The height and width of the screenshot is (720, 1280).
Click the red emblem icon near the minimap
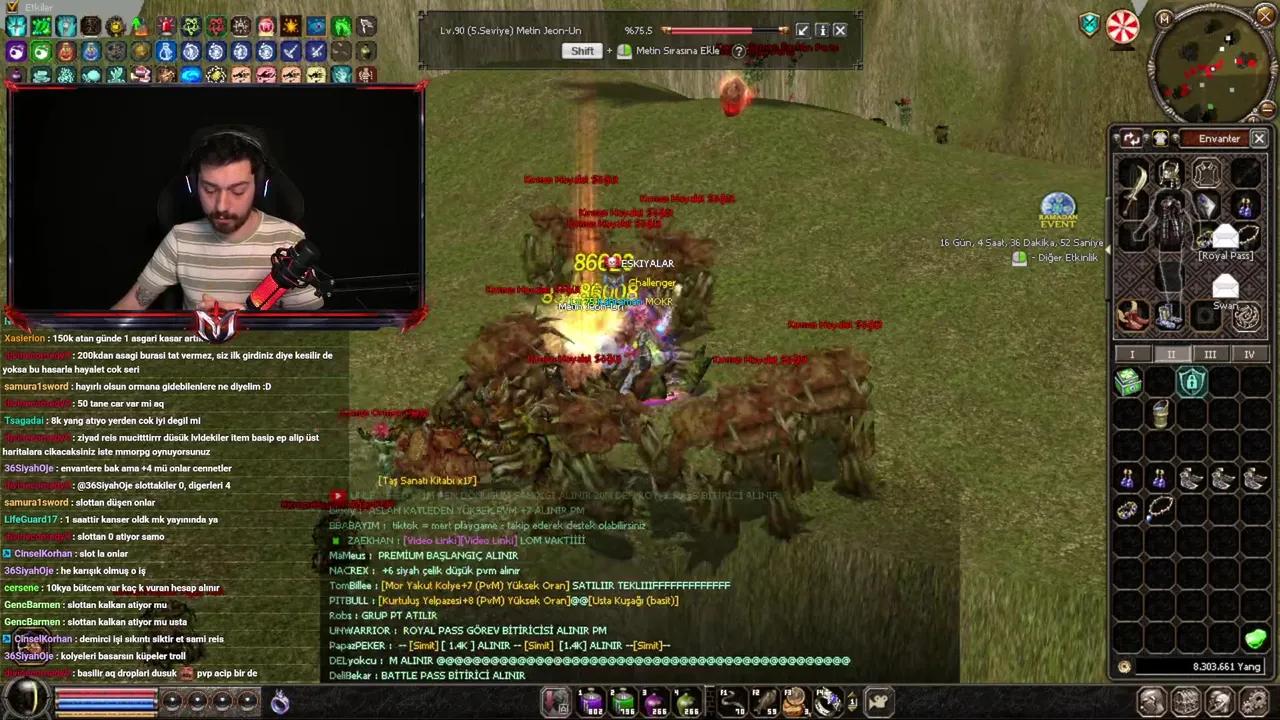pos(1122,27)
